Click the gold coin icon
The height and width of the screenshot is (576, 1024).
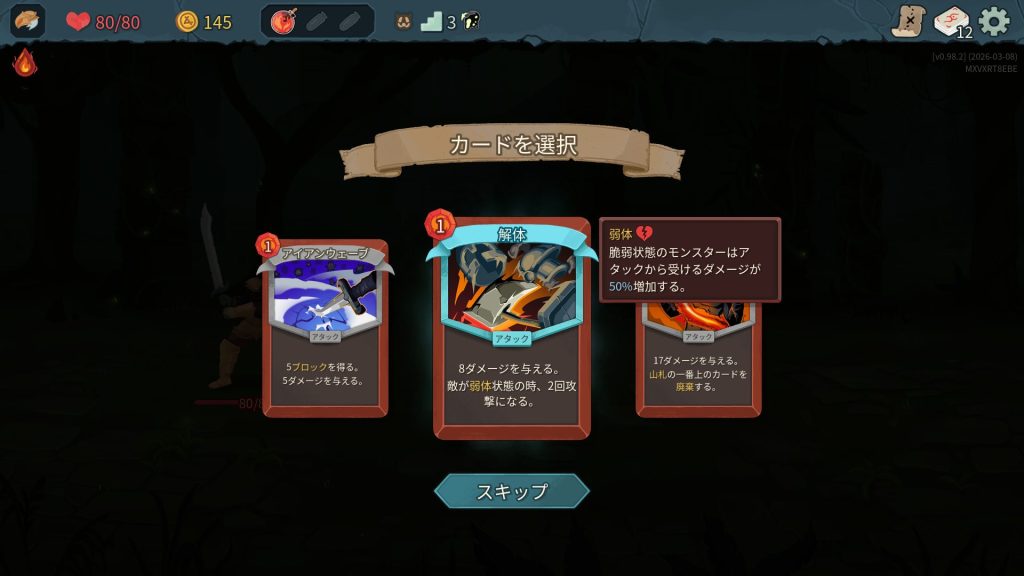187,21
